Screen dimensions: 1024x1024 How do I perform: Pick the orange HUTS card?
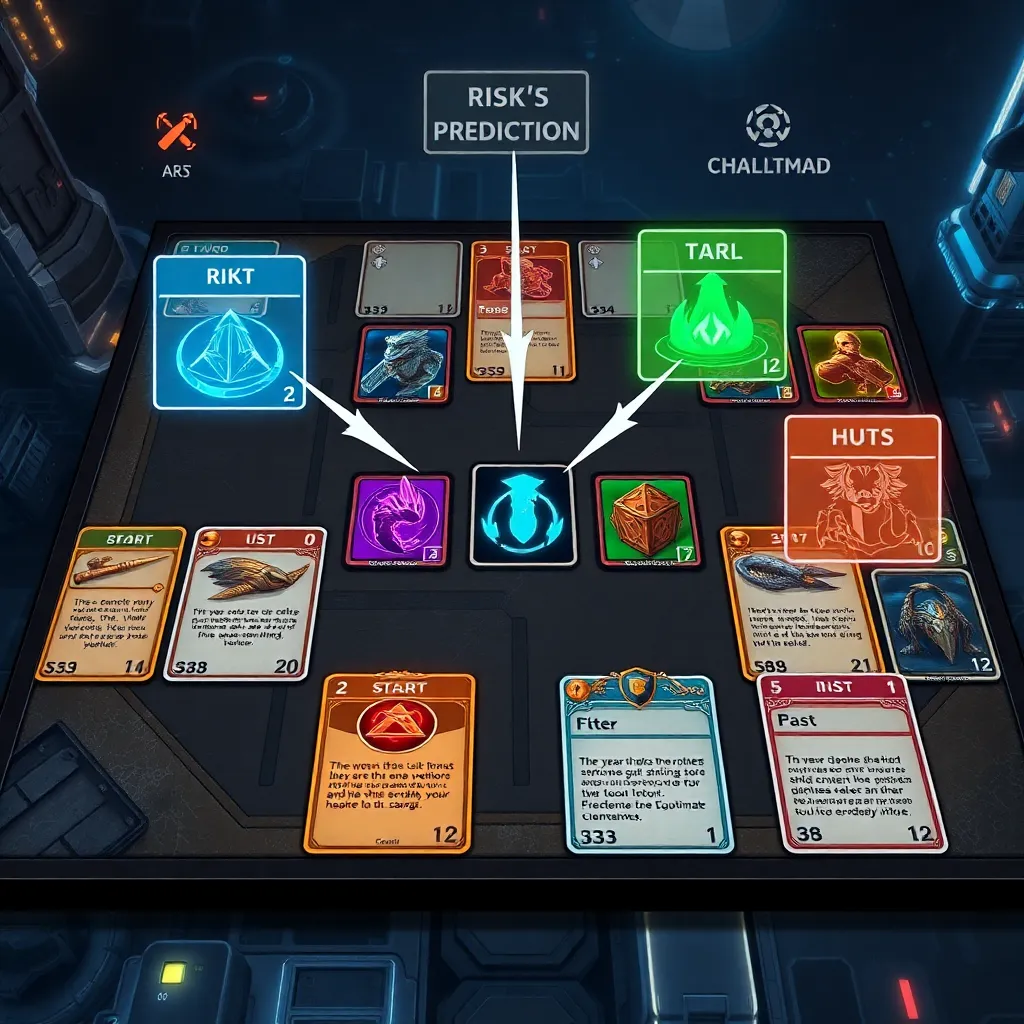click(862, 487)
